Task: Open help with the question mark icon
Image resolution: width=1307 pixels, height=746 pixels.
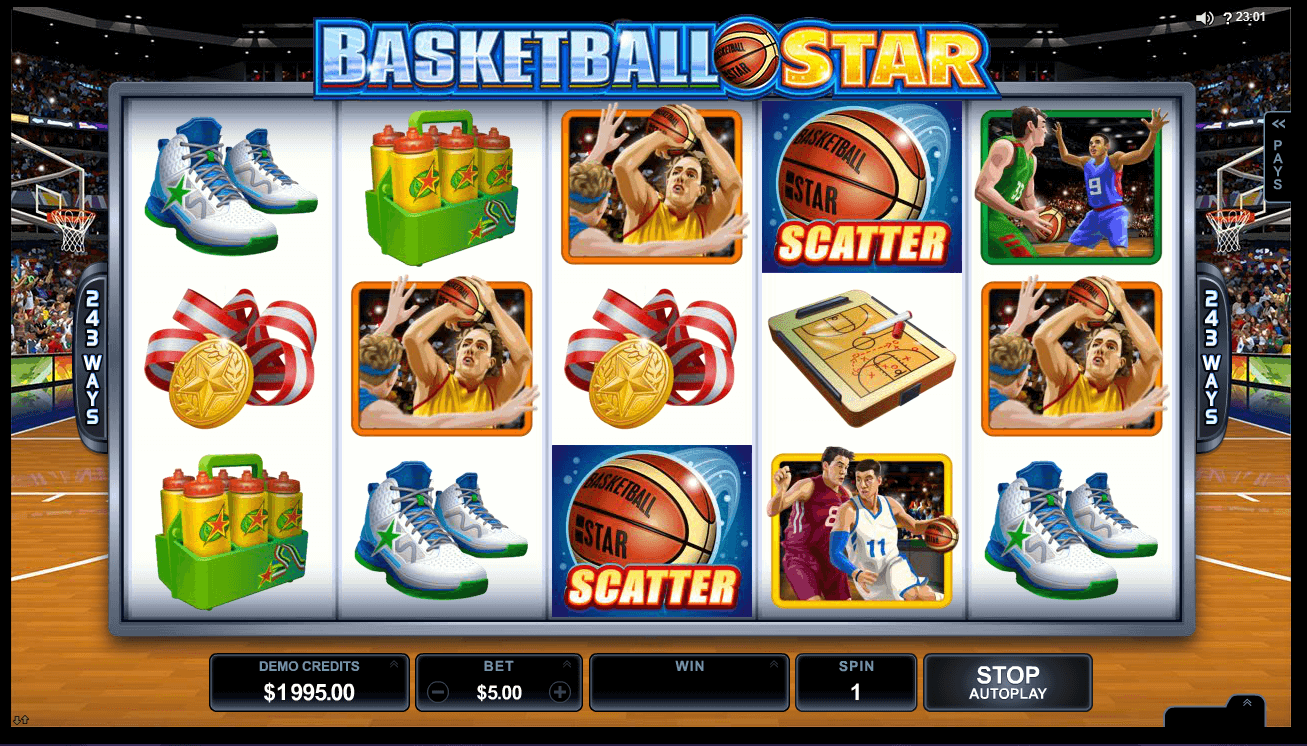Action: tap(1227, 17)
